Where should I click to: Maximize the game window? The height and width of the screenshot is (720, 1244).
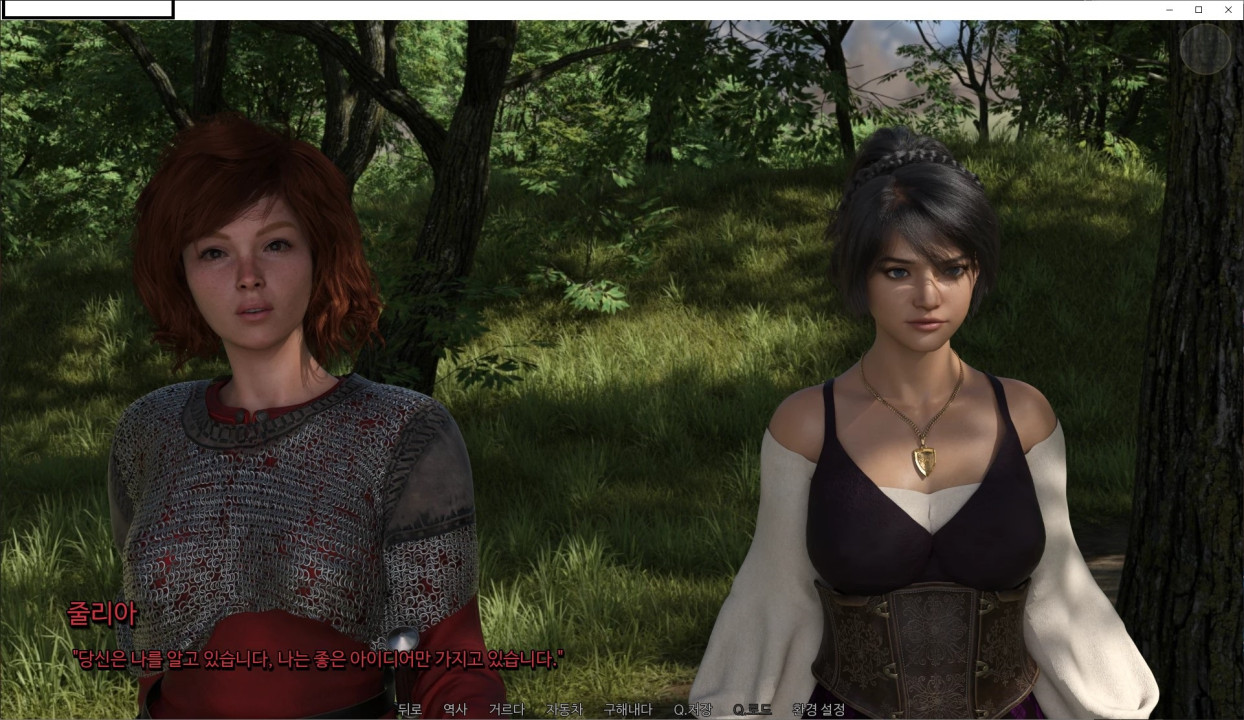click(1199, 10)
